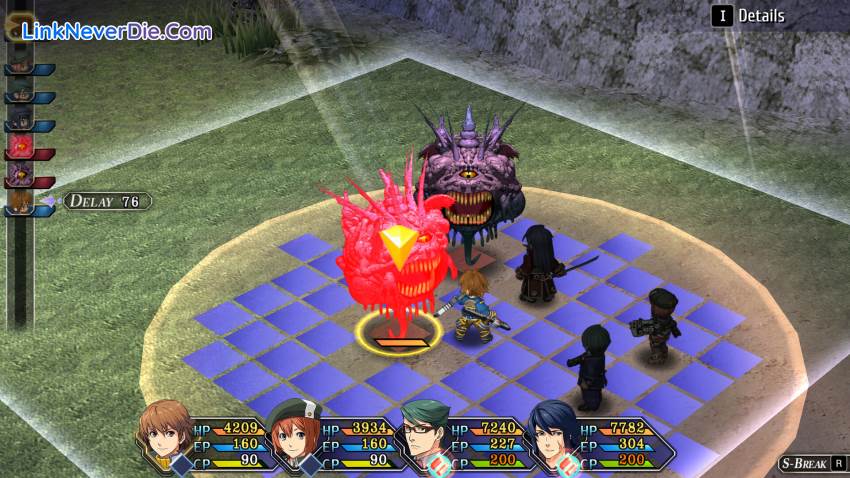
Task: Click the LinkNeverDie.Com watermark link
Action: pos(116,32)
